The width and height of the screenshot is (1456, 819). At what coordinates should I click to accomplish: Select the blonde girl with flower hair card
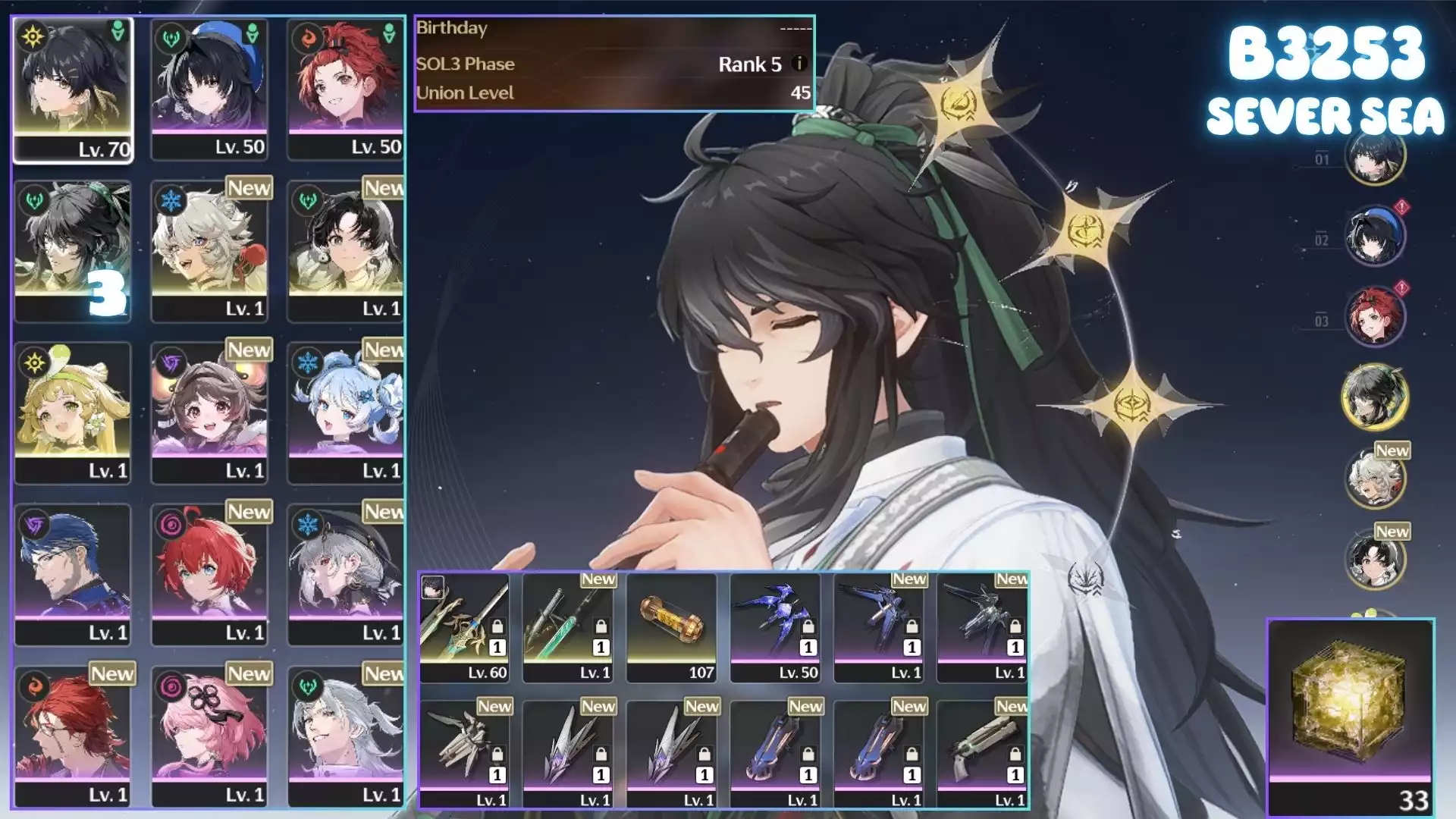(x=73, y=412)
